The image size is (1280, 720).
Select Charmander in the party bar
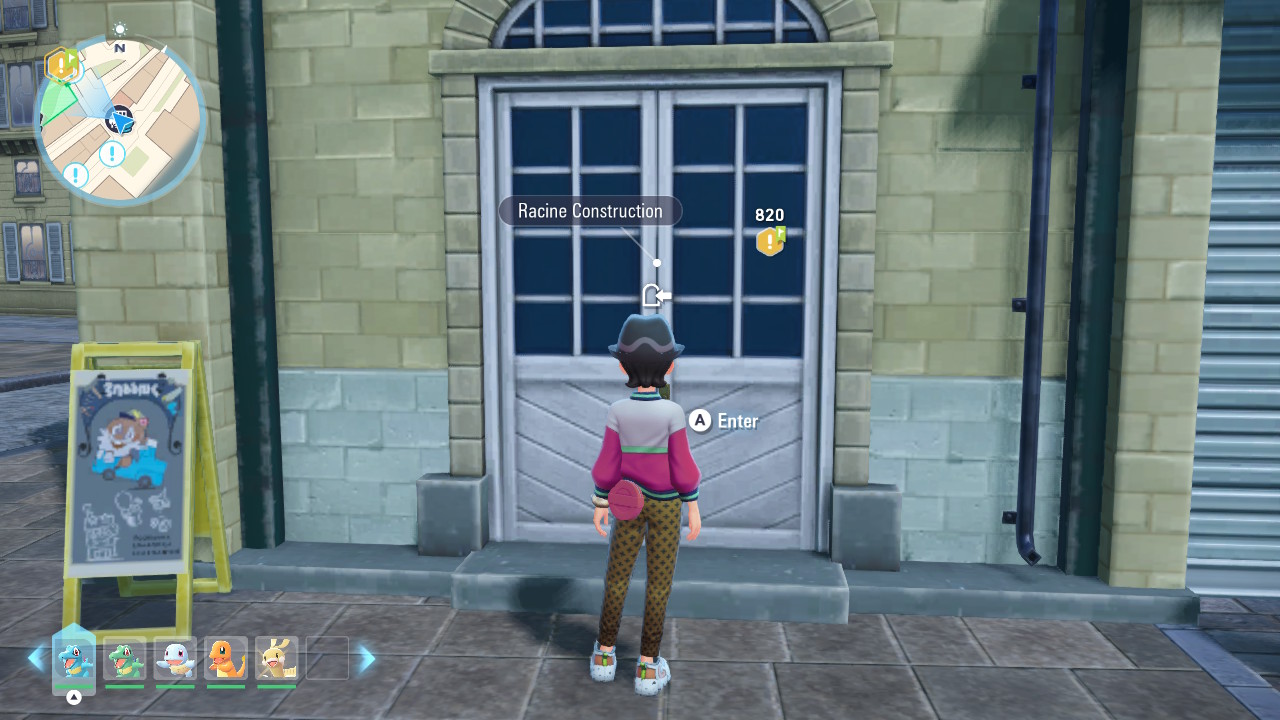pyautogui.click(x=226, y=660)
